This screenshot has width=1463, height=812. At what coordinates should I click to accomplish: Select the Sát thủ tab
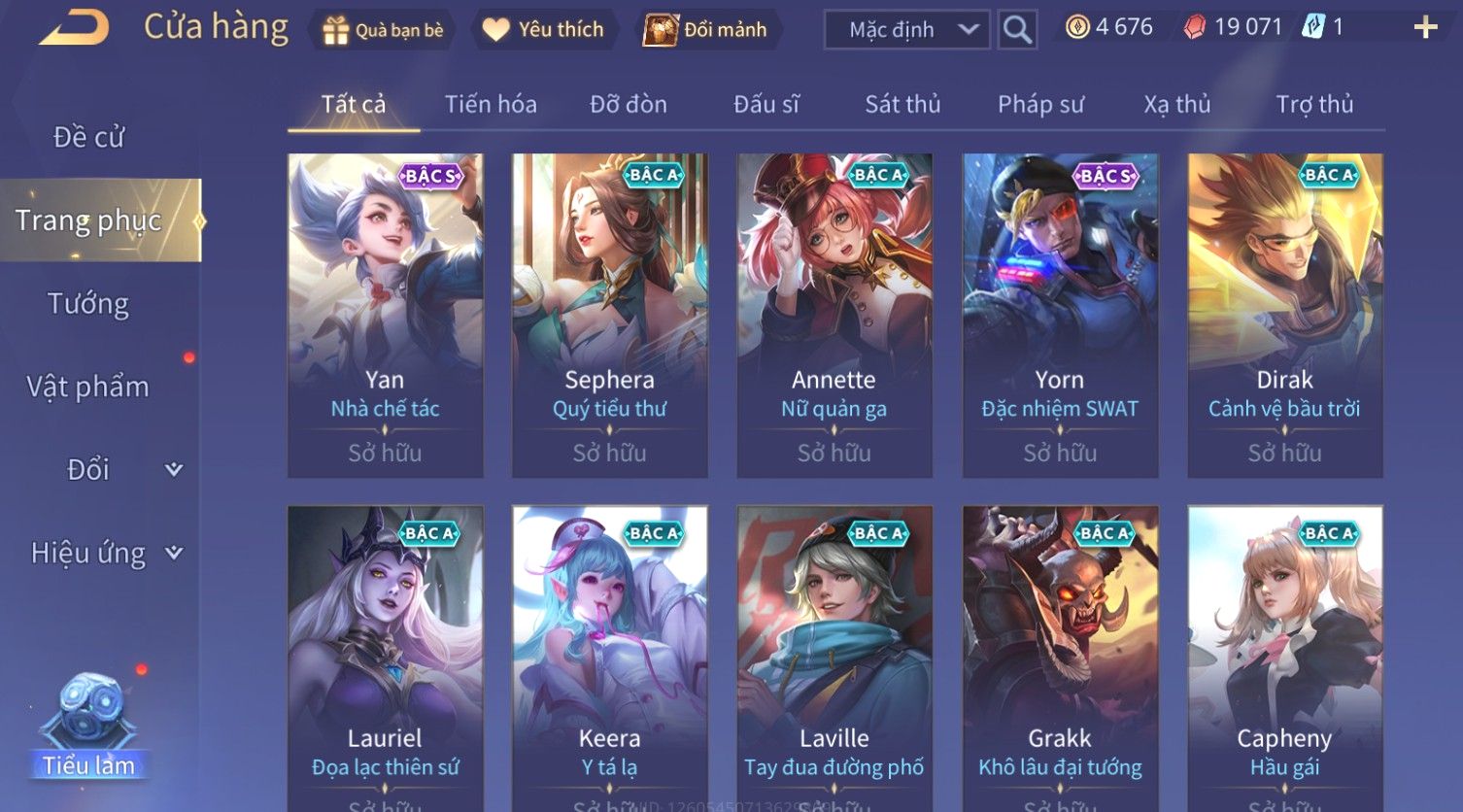(902, 104)
